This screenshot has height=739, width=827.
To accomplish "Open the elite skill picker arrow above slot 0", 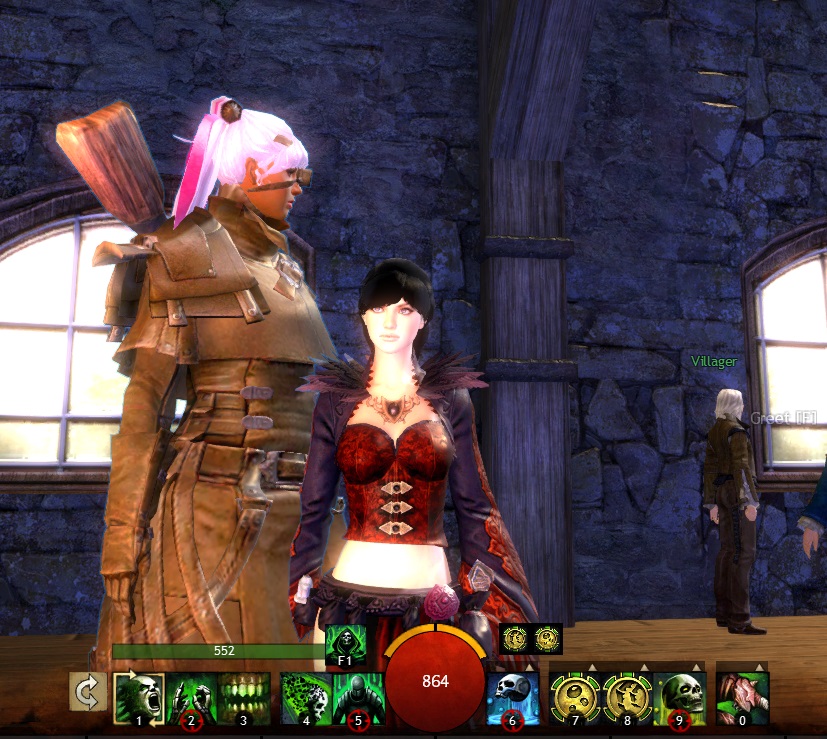I will pyautogui.click(x=760, y=666).
